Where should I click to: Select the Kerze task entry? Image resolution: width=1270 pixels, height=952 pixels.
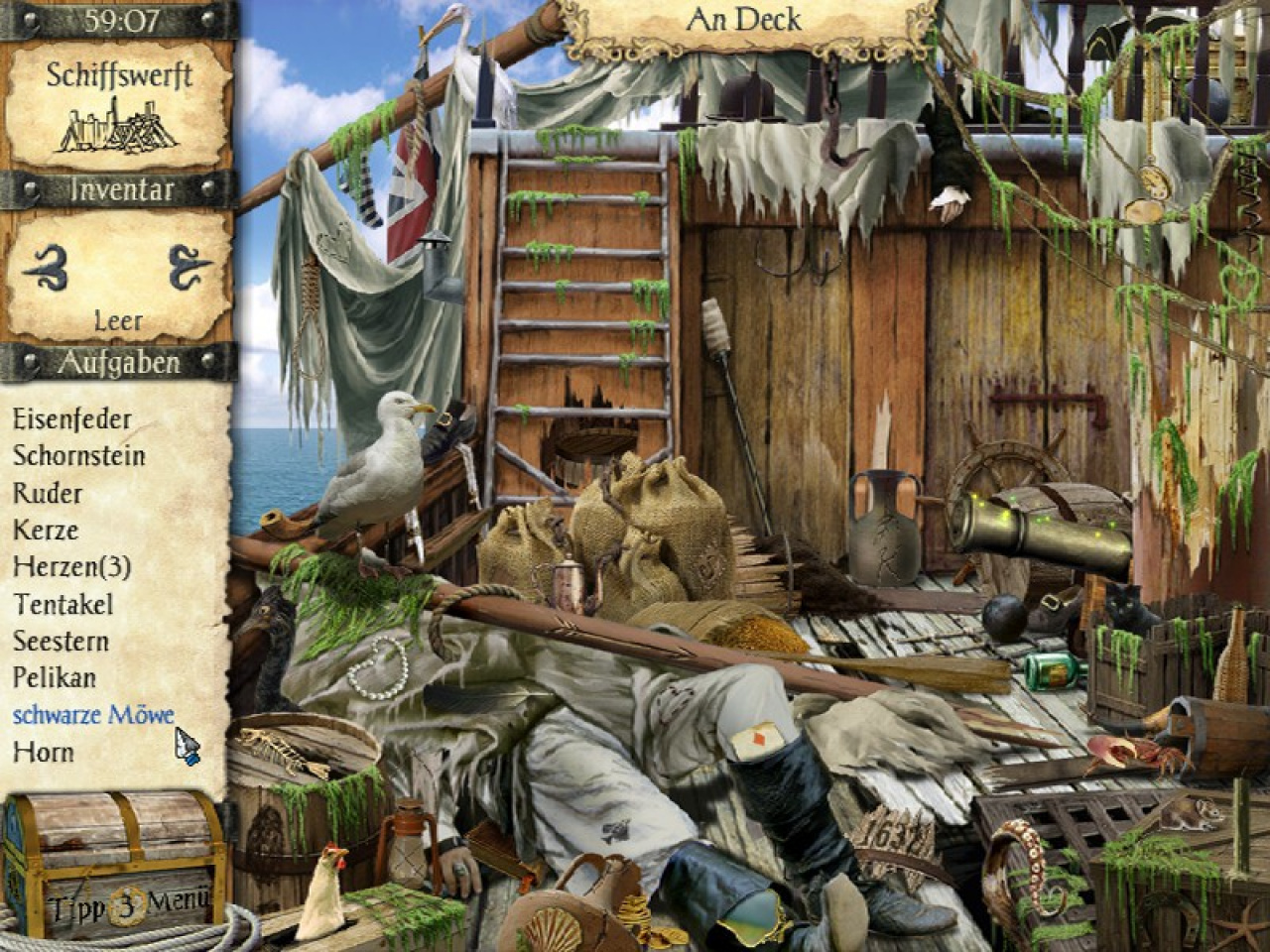[46, 530]
